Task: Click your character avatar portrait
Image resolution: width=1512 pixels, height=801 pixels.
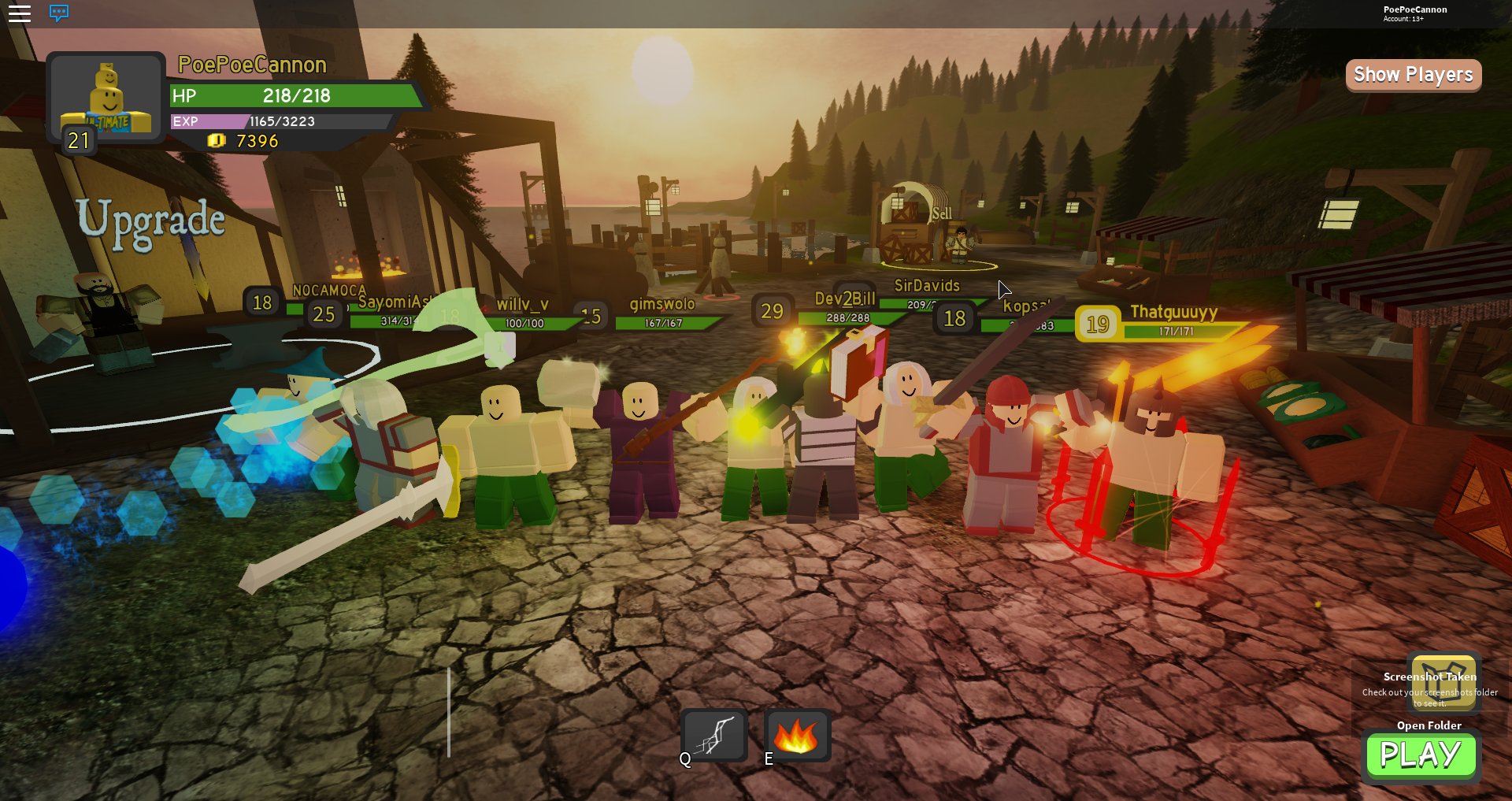Action: (107, 95)
